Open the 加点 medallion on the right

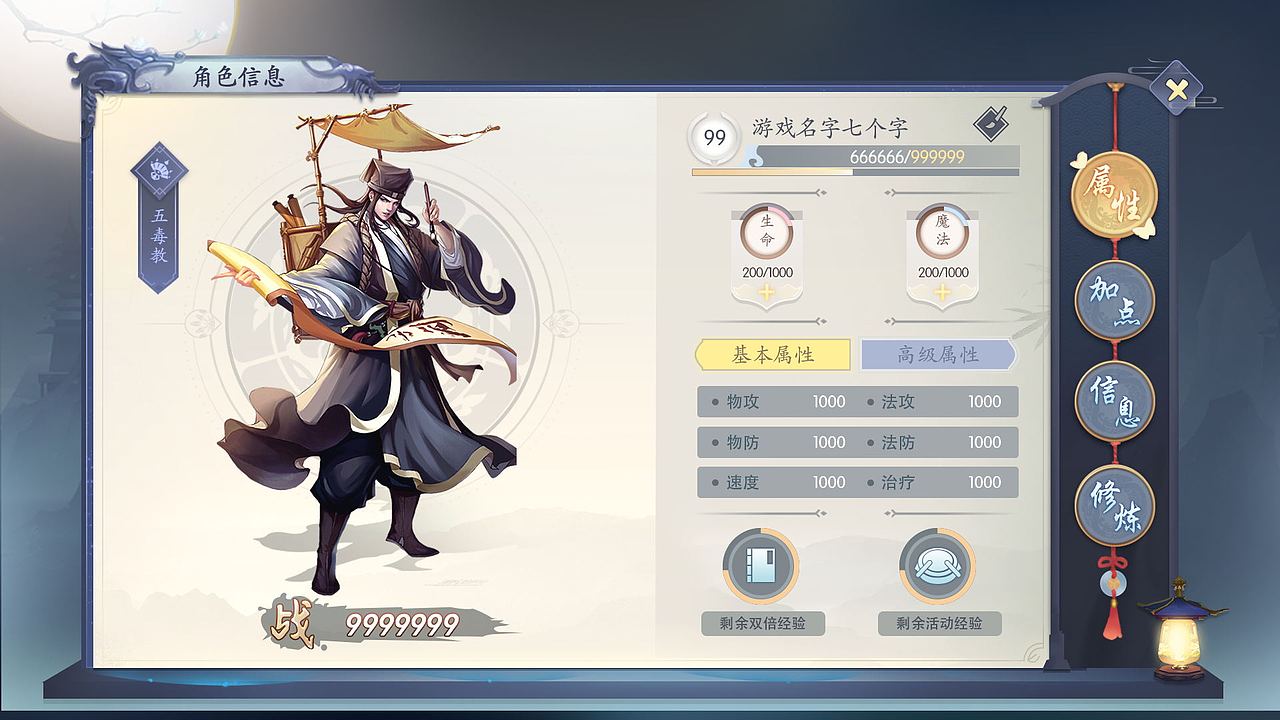(1113, 299)
